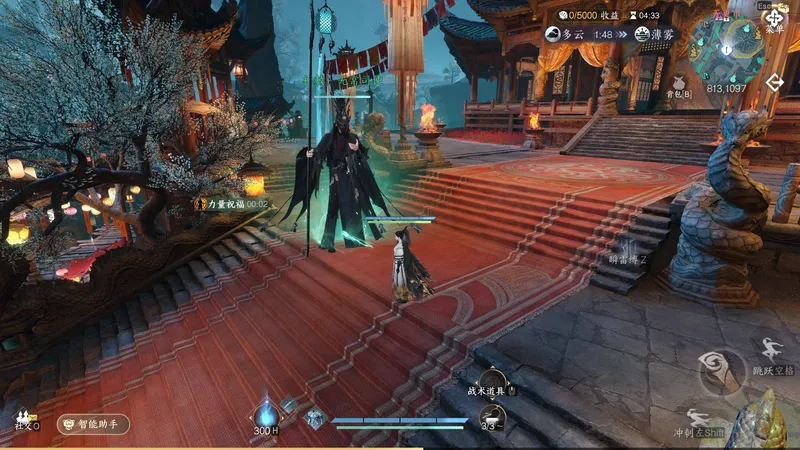Click the 多云 weather indicator
The image size is (800, 450).
565,34
